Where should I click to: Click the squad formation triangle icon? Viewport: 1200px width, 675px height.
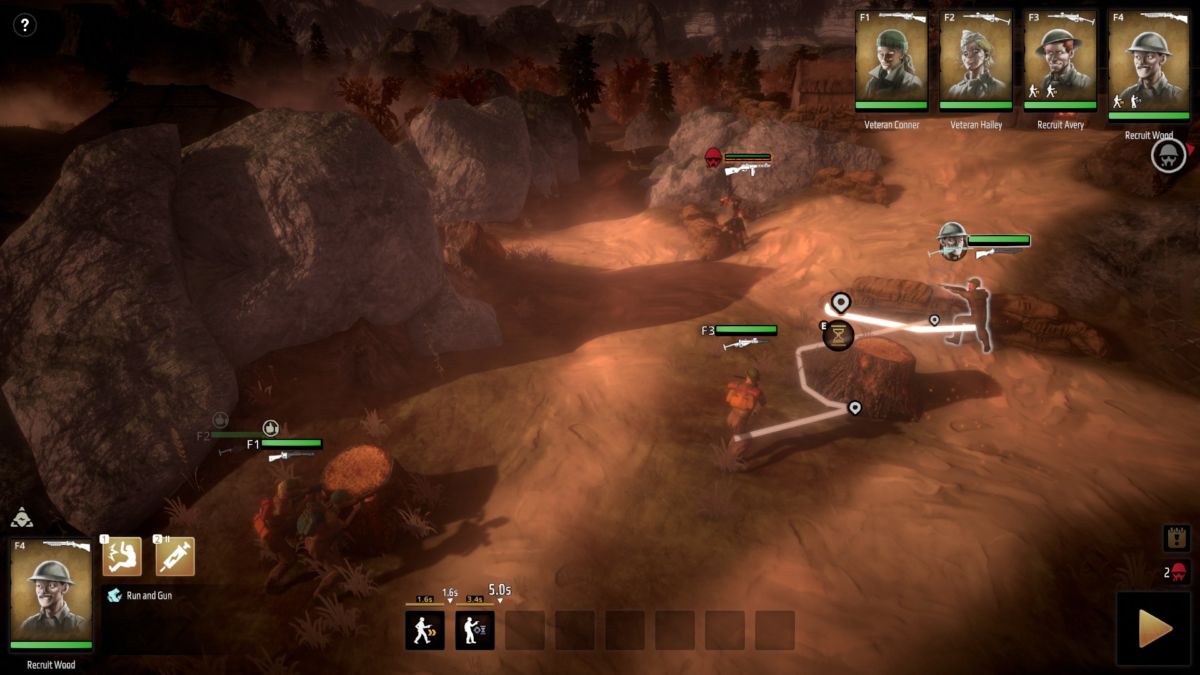click(x=21, y=518)
